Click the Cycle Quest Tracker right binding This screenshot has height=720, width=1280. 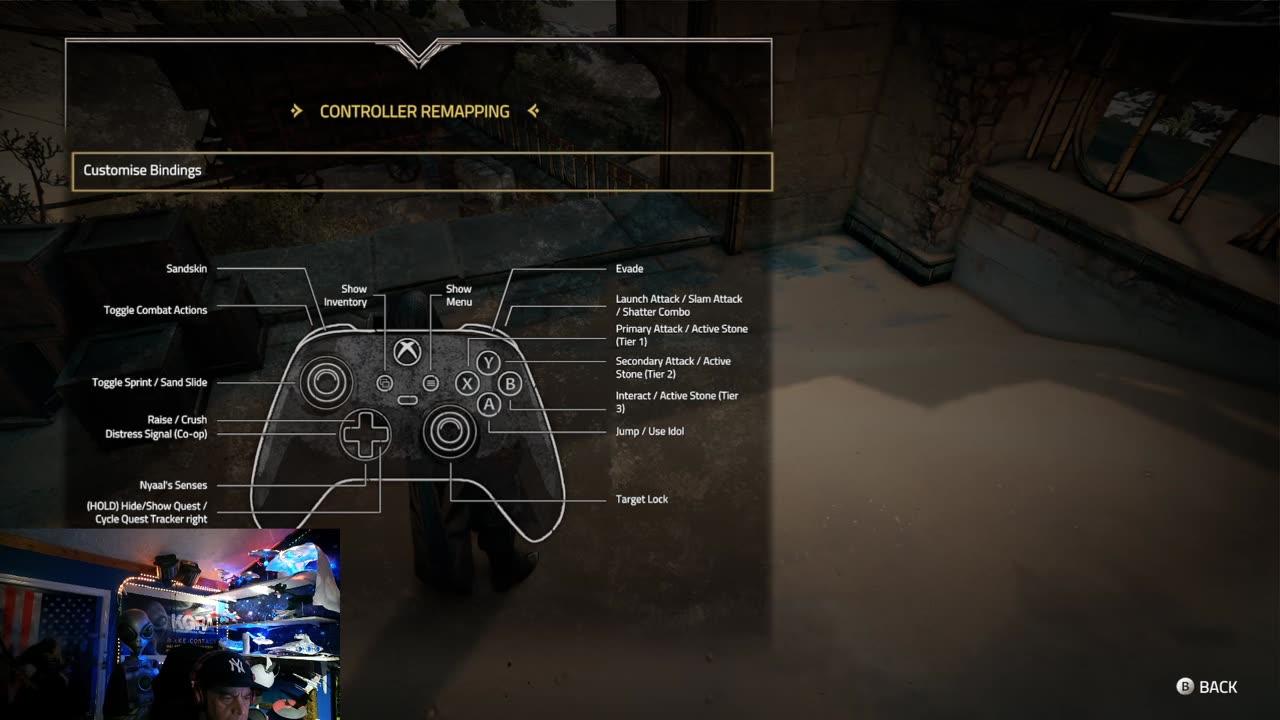pos(151,519)
